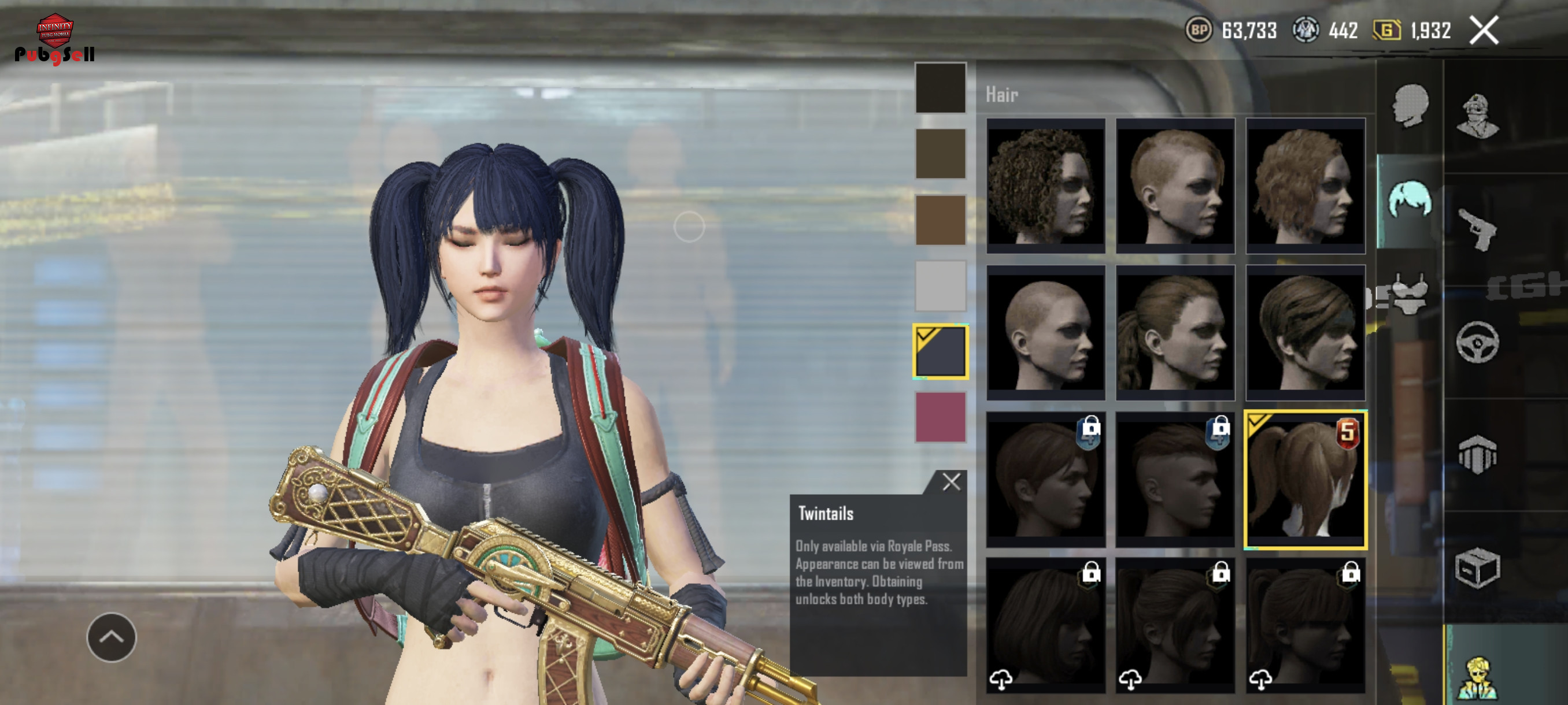Open the crate box section

coord(1477,568)
